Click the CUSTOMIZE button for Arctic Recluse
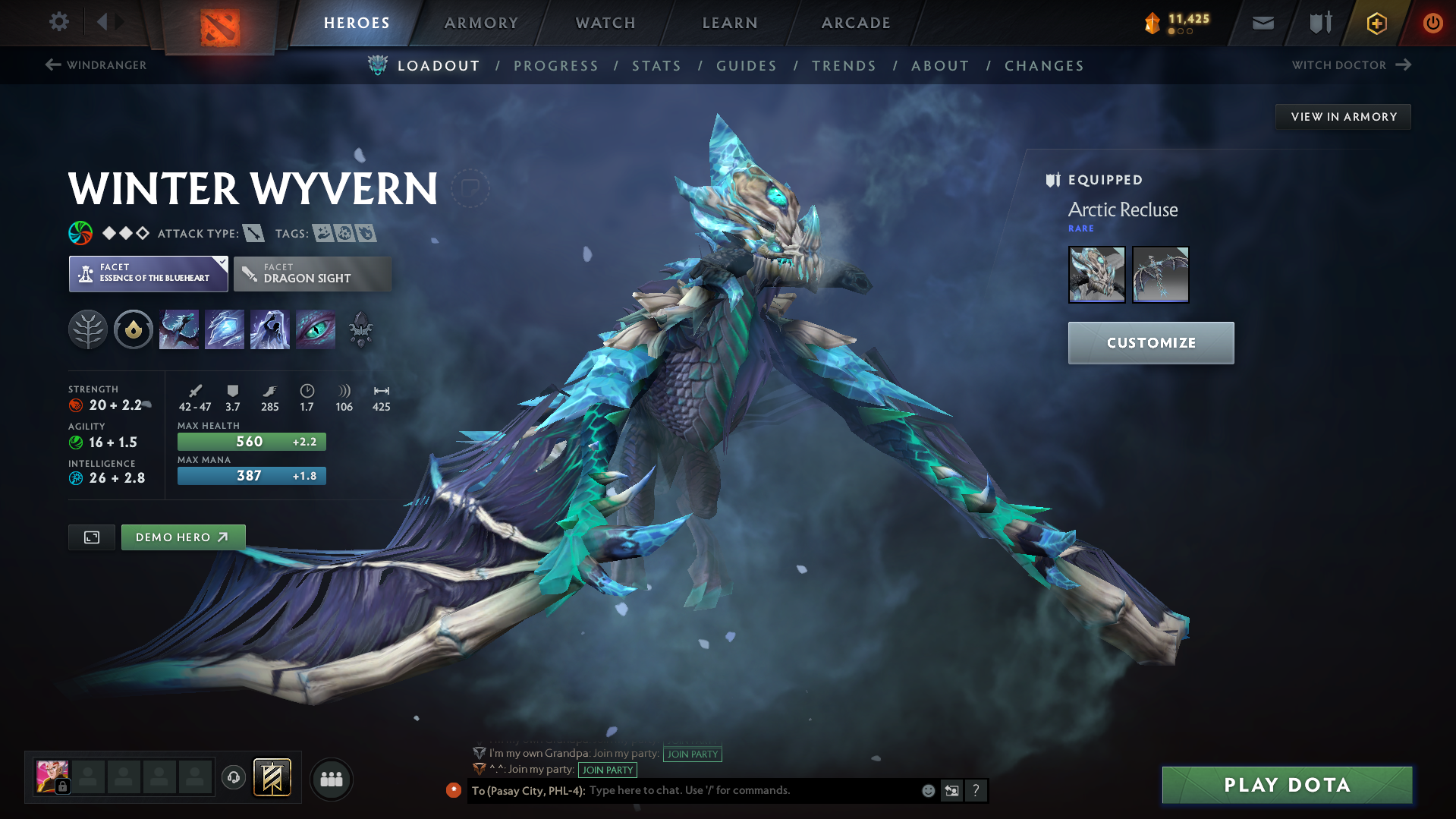The width and height of the screenshot is (1456, 819). point(1150,342)
